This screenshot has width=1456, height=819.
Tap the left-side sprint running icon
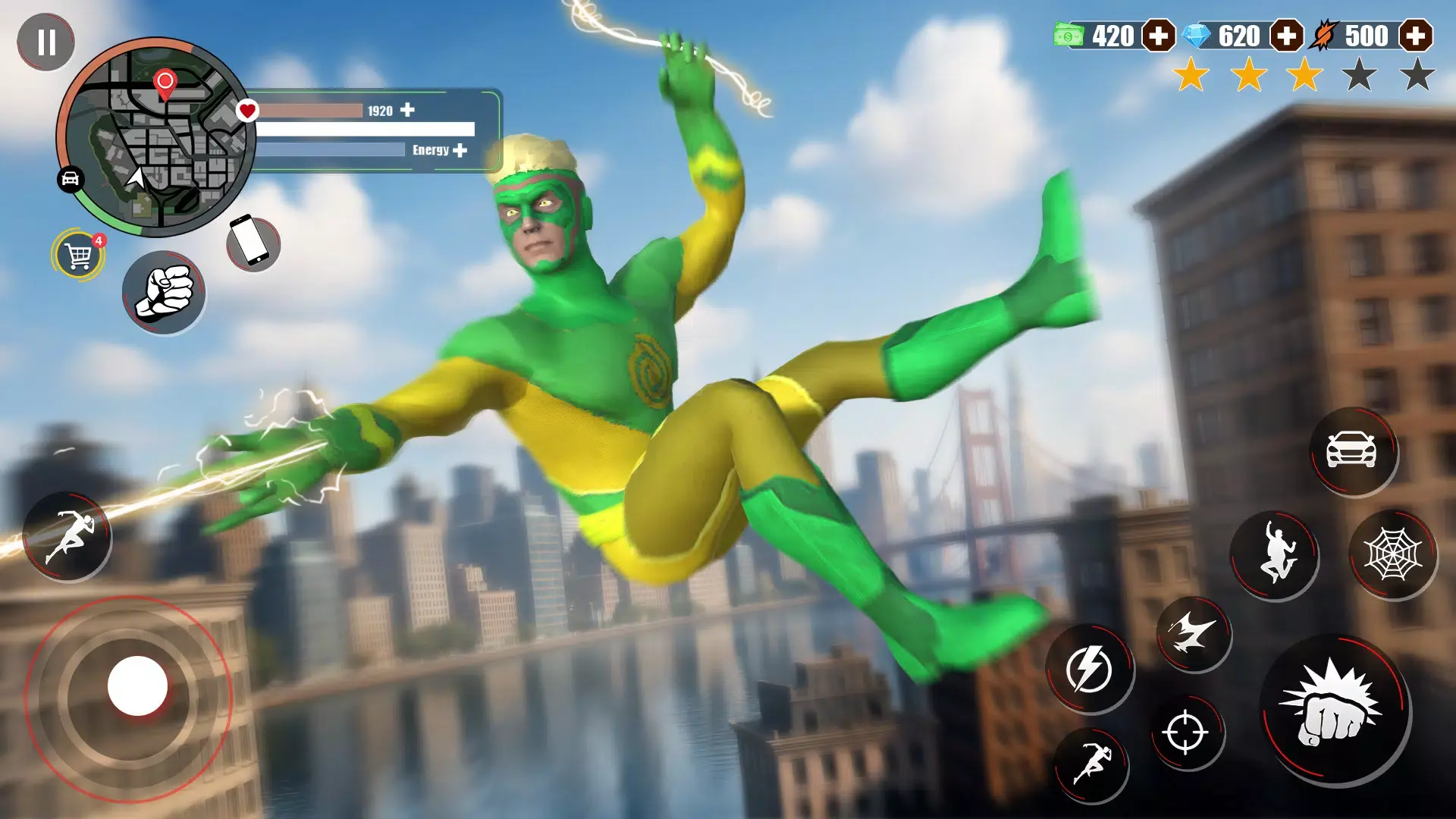coord(67,537)
